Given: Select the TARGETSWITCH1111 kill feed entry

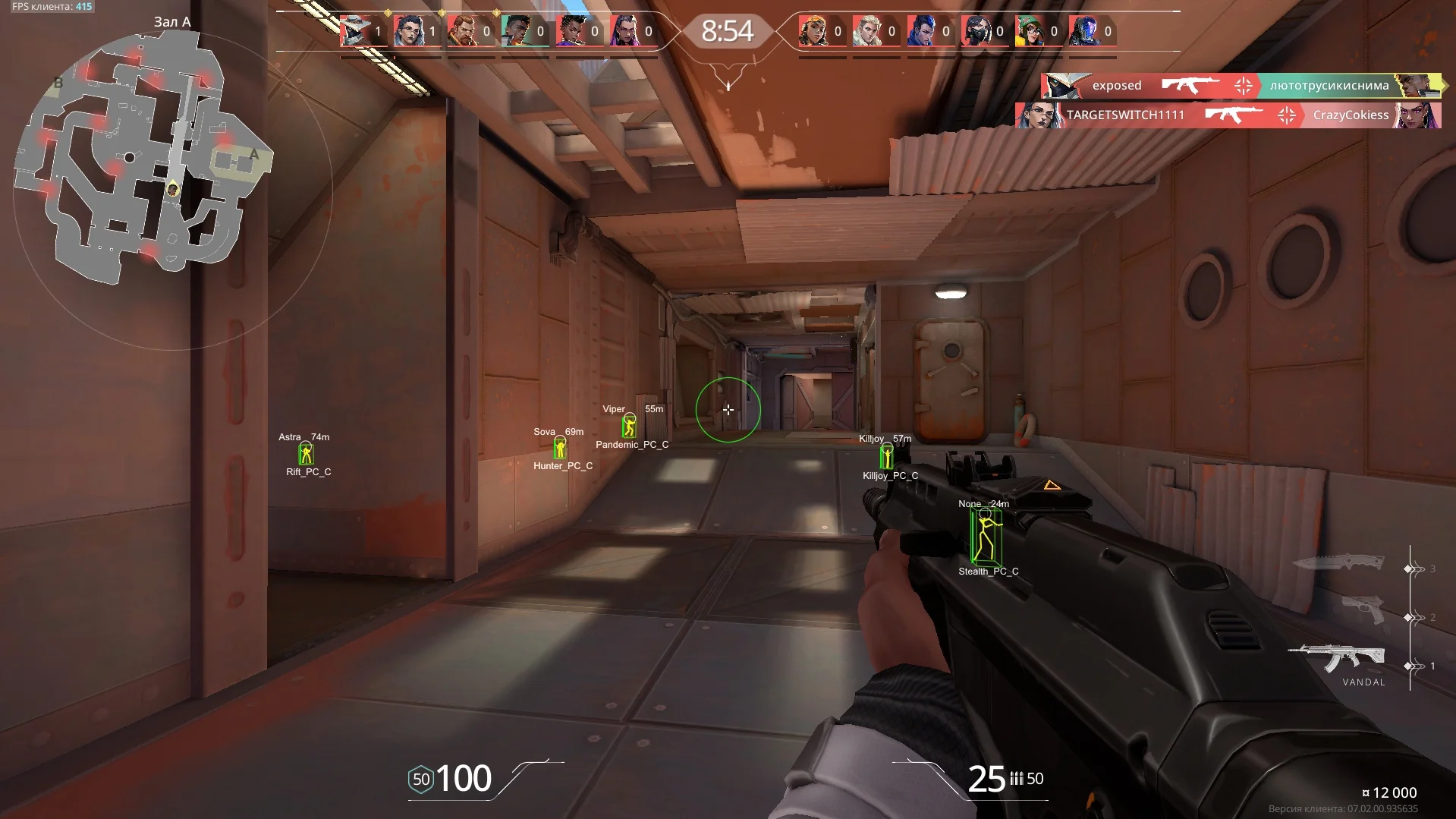Looking at the screenshot, I should pos(1228,115).
